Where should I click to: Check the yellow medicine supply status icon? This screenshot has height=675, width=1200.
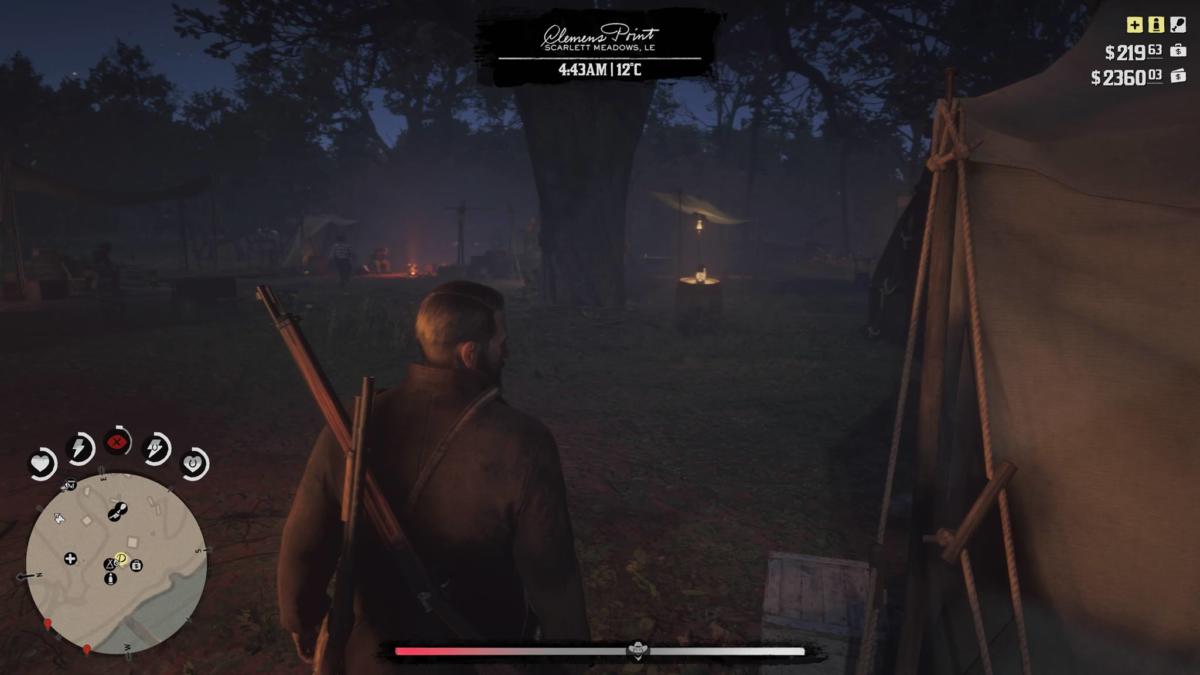tap(1134, 25)
